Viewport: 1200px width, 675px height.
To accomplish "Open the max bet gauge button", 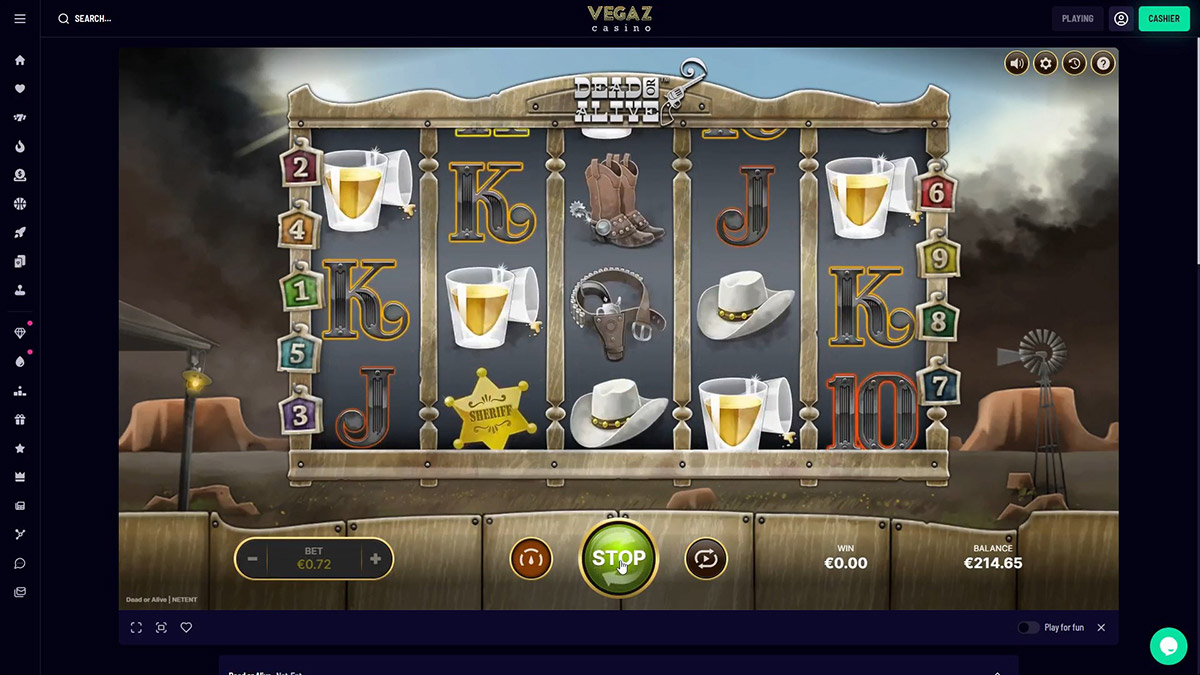I will [531, 559].
